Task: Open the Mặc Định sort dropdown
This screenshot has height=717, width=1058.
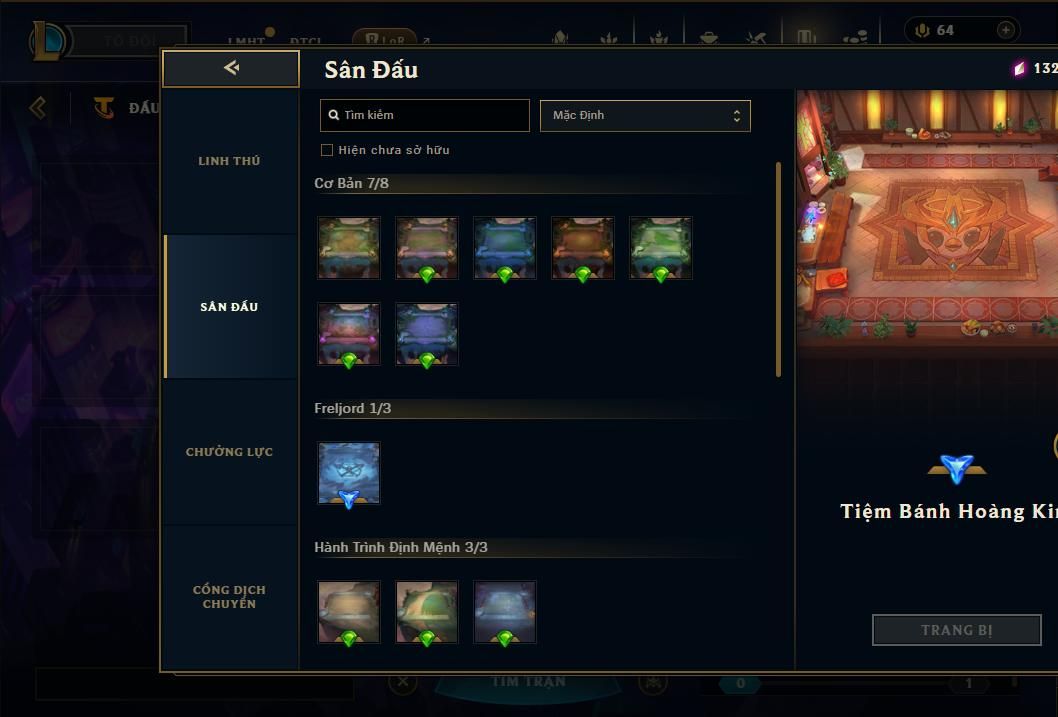Action: coord(645,115)
